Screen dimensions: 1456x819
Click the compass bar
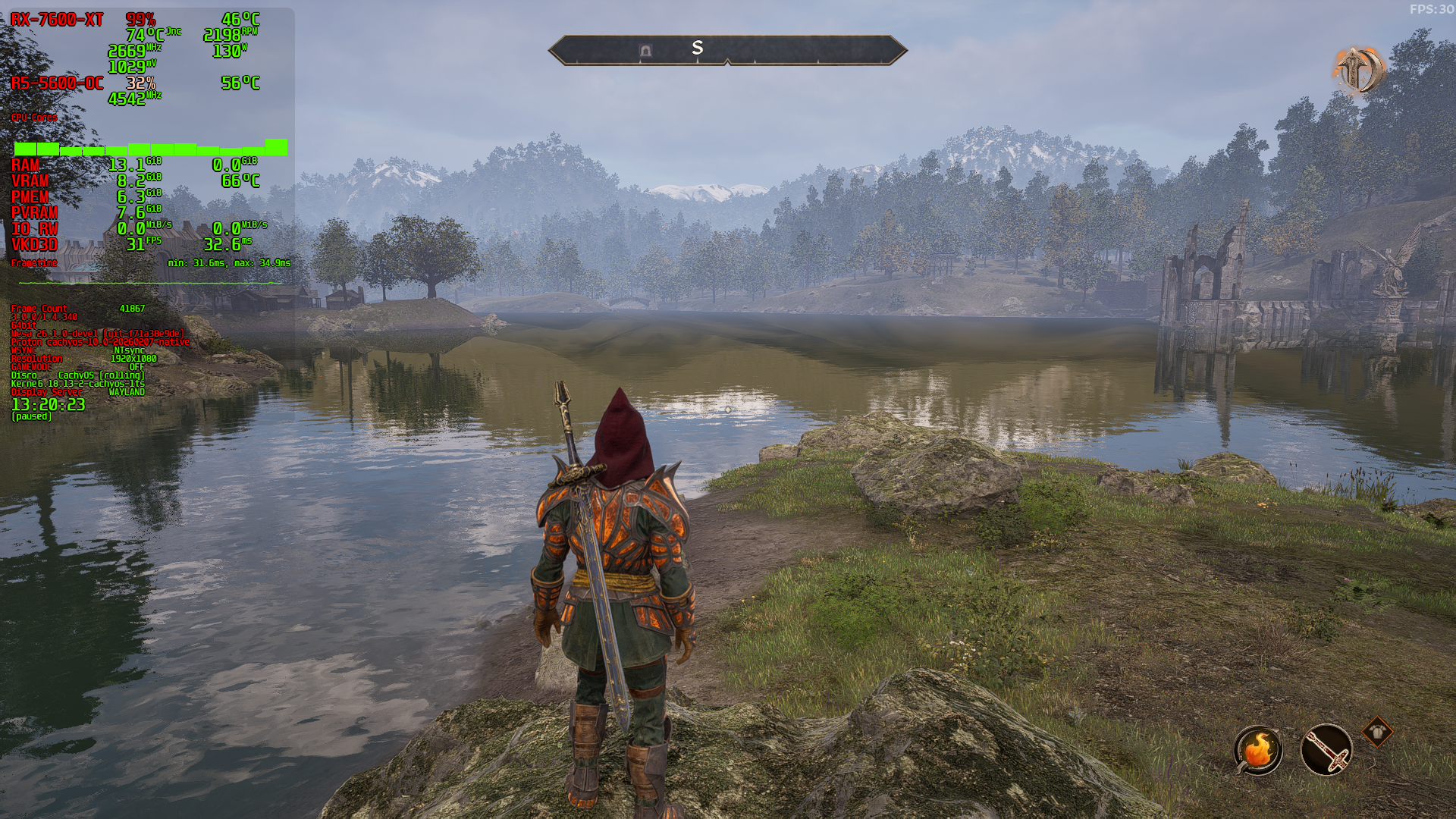(x=727, y=50)
